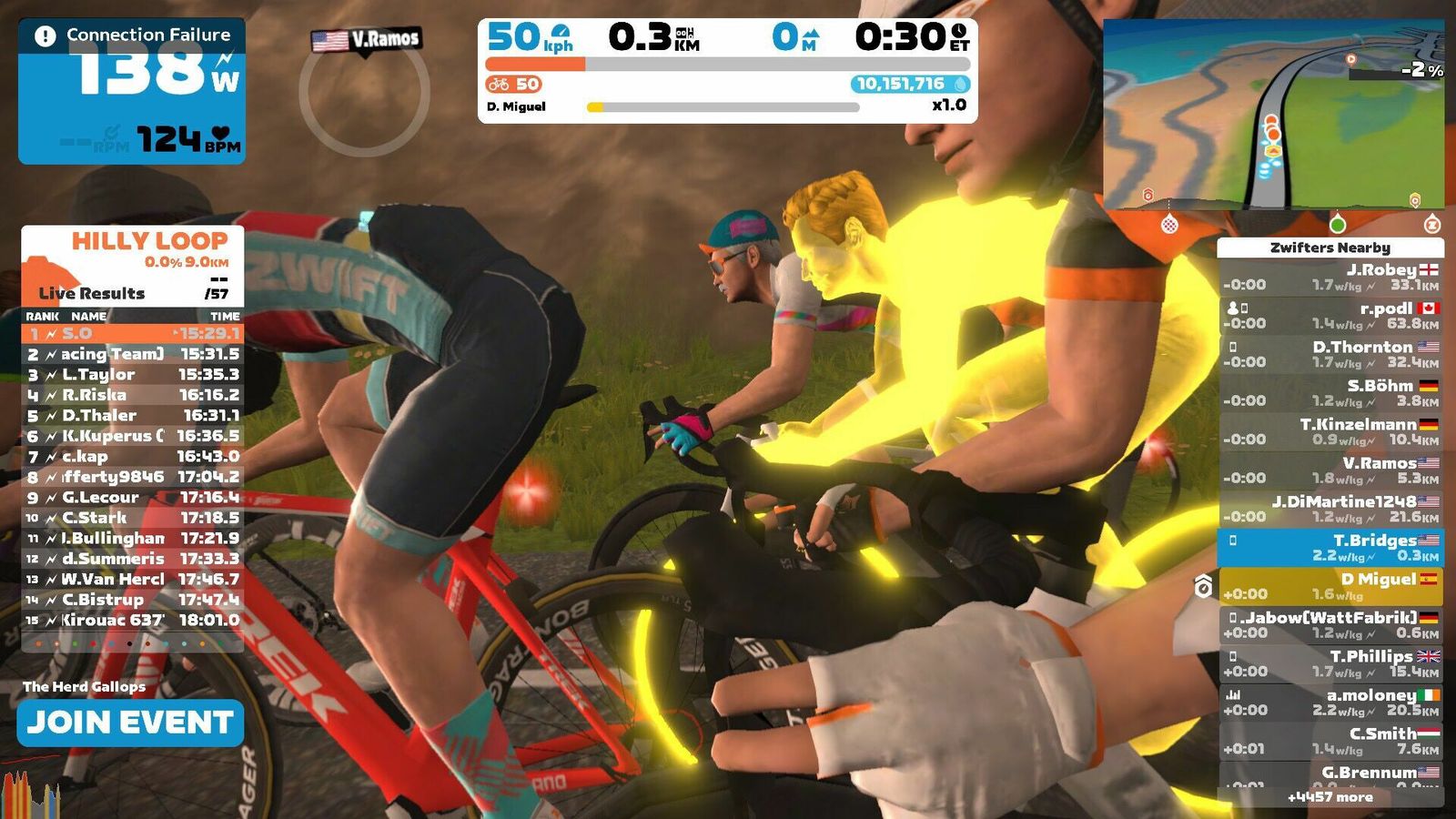Show the +4457 more riders

1330,797
